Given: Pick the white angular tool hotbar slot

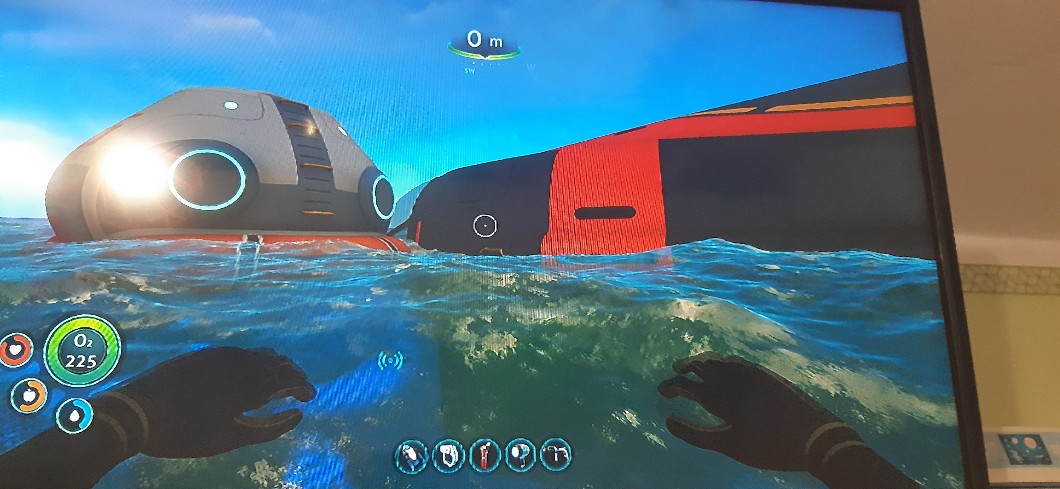Looking at the screenshot, I should 556,455.
